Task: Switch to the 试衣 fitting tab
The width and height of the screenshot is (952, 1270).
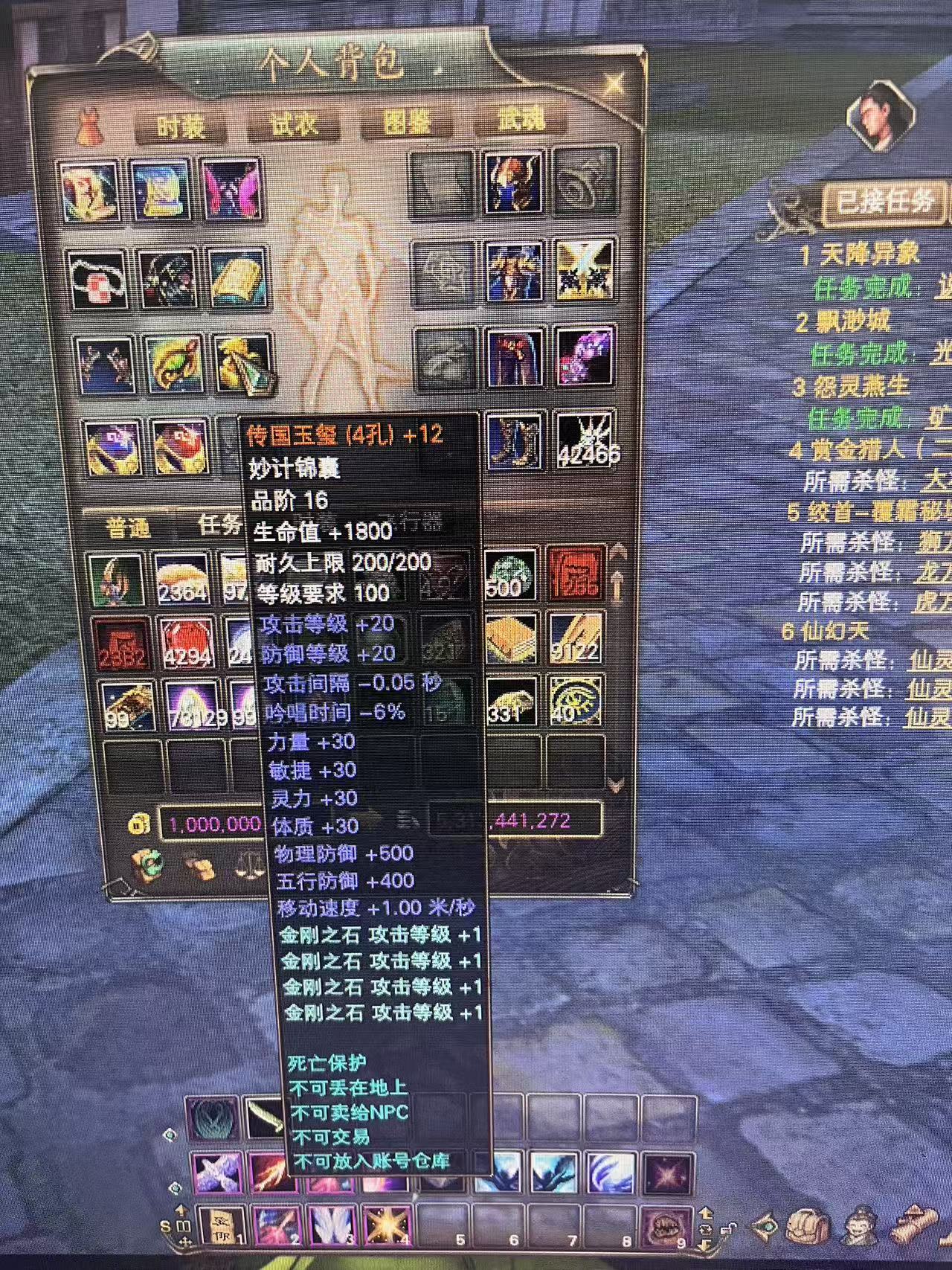Action: (294, 124)
